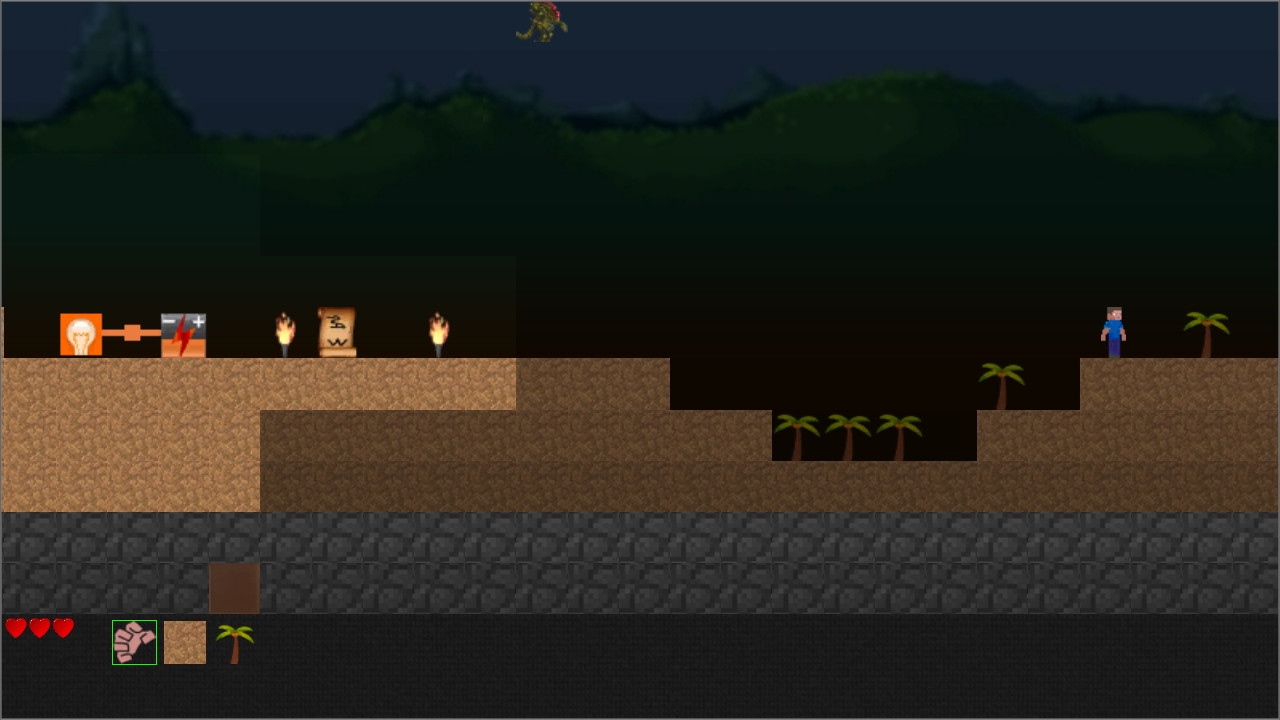Open the scroll sign between the torches
The height and width of the screenshot is (720, 1280).
[x=335, y=330]
